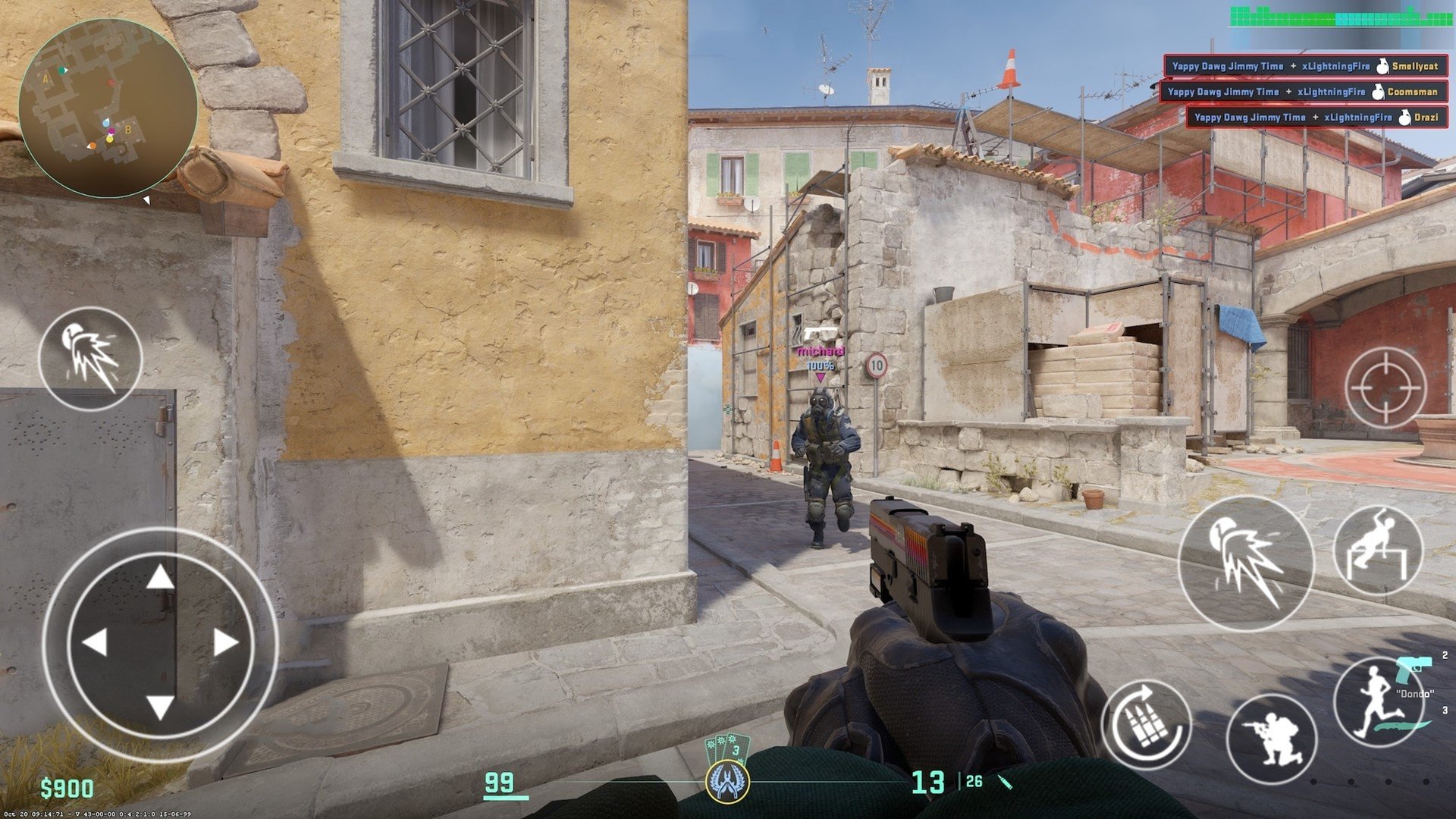Fire using the smaller muzzle-flash button
The width and height of the screenshot is (1456, 819).
pyautogui.click(x=90, y=359)
